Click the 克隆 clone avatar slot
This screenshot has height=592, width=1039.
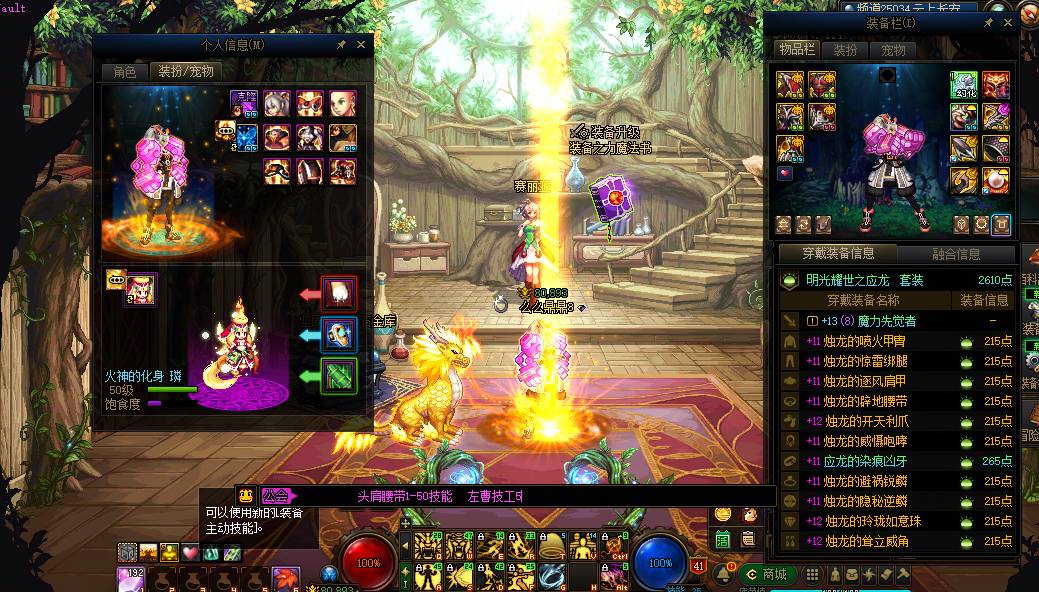(244, 102)
